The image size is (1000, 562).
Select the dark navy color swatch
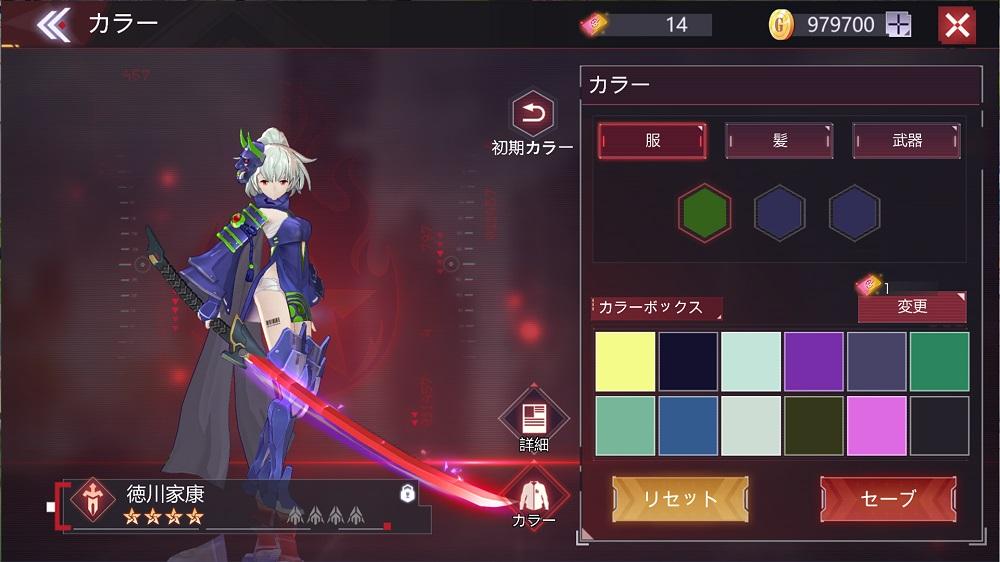click(x=688, y=362)
